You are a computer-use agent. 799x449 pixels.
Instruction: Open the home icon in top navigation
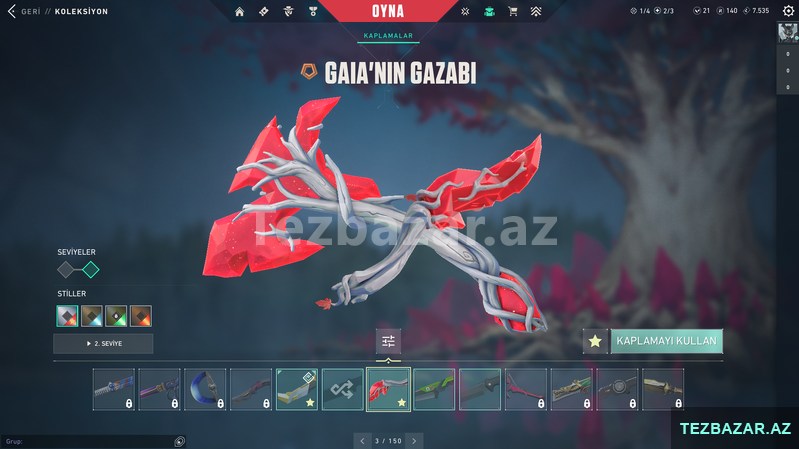(x=239, y=11)
